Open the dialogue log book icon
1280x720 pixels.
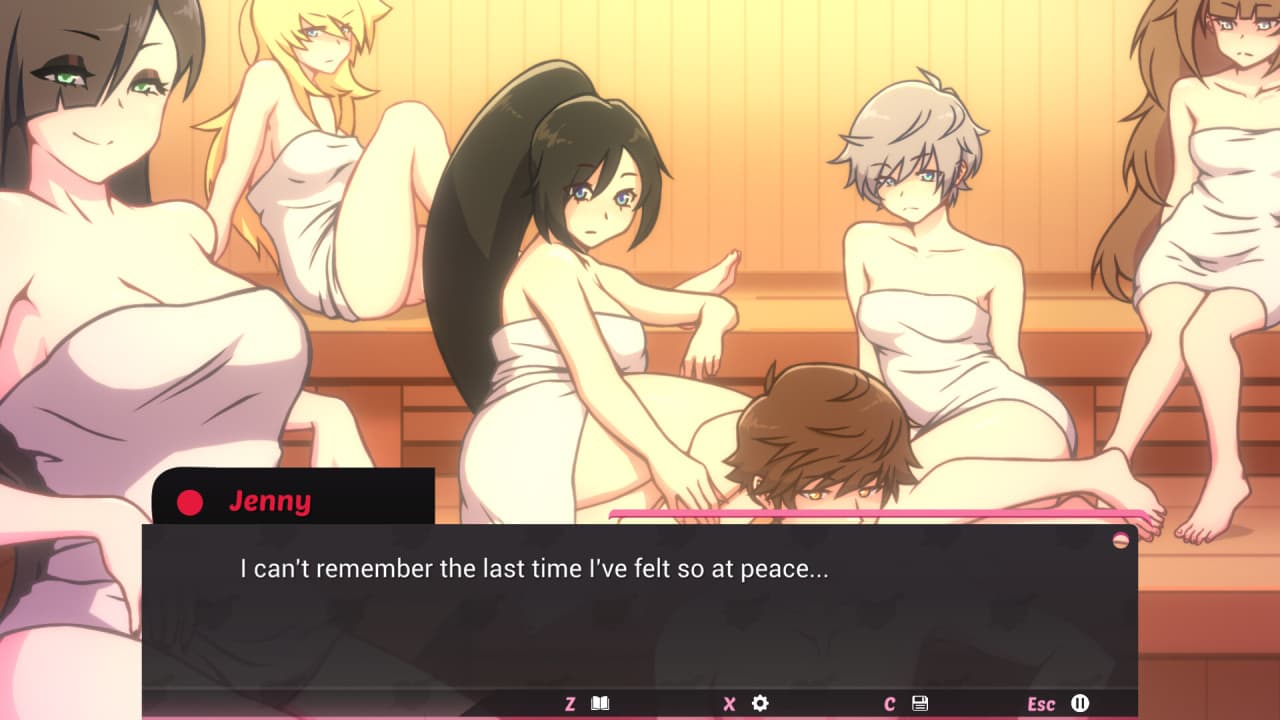click(600, 703)
